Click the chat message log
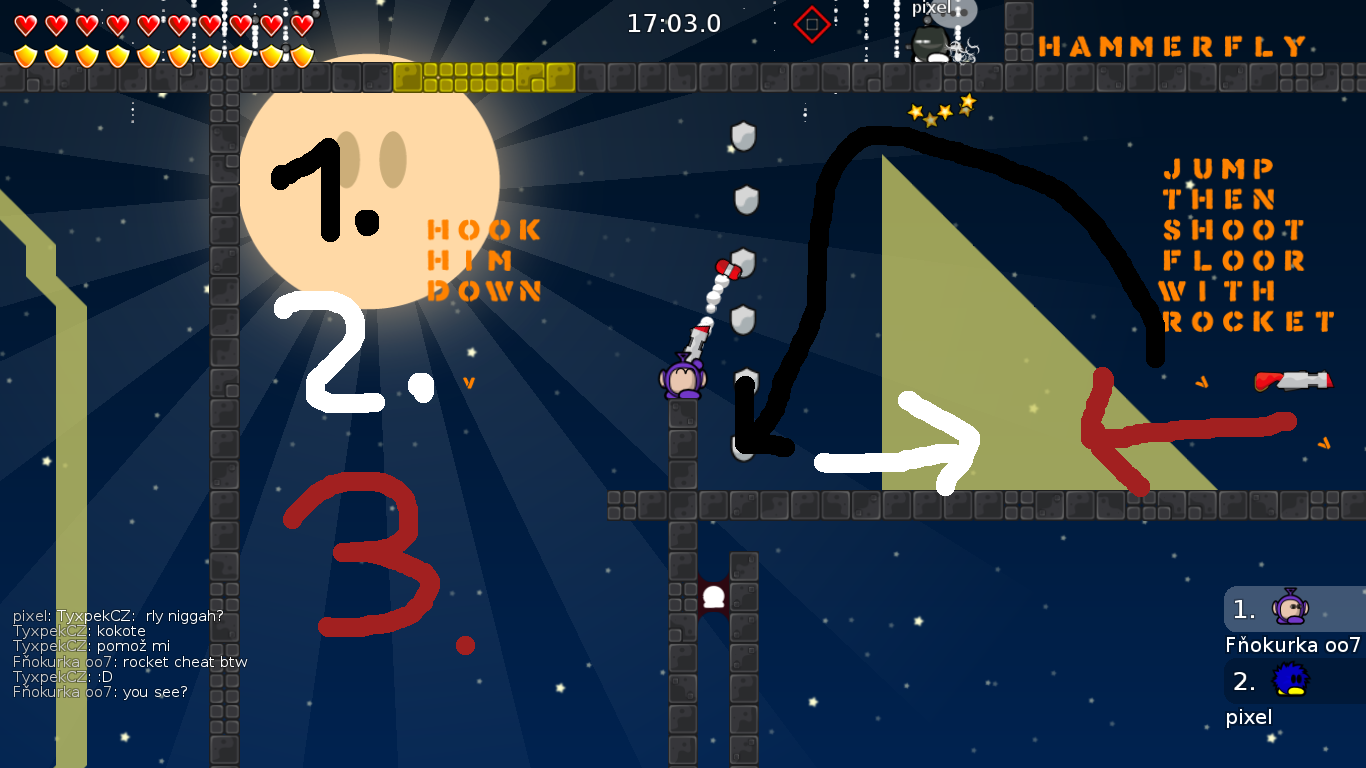Image resolution: width=1366 pixels, height=768 pixels. tap(130, 654)
